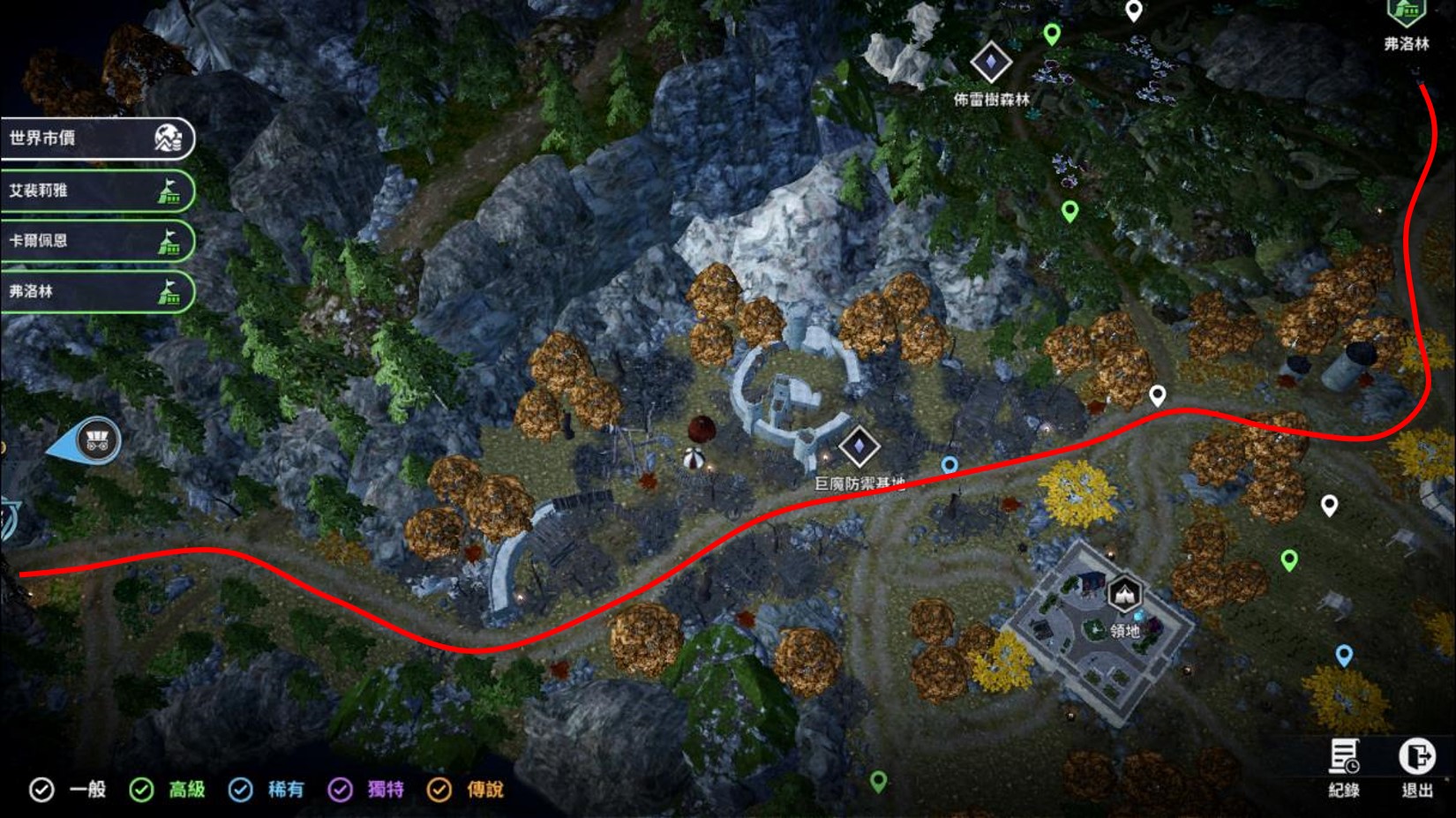Image resolution: width=1456 pixels, height=818 pixels.
Task: Click the 領地 territory tent icon
Action: point(1124,595)
